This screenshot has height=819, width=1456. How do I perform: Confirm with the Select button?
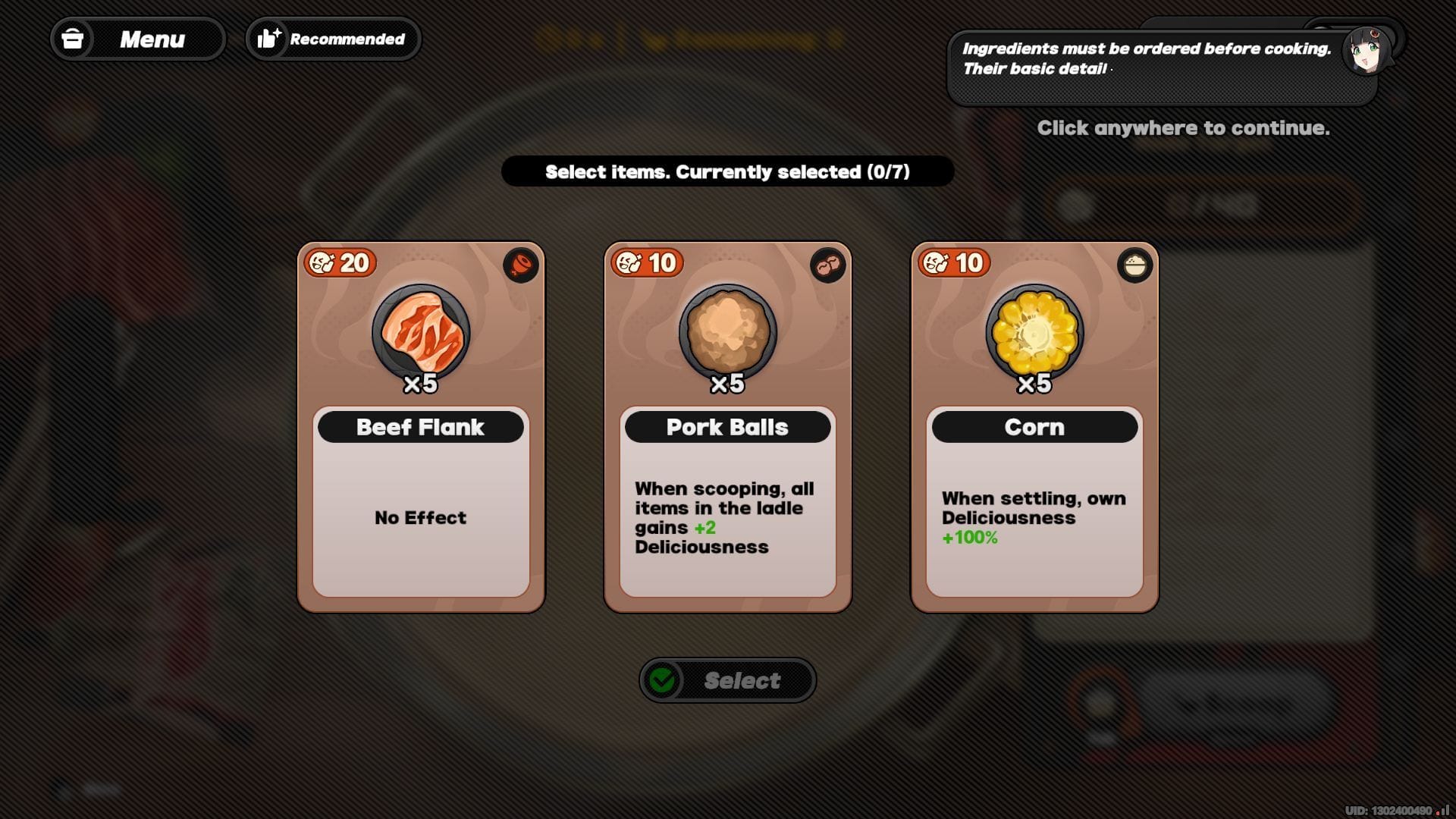727,680
